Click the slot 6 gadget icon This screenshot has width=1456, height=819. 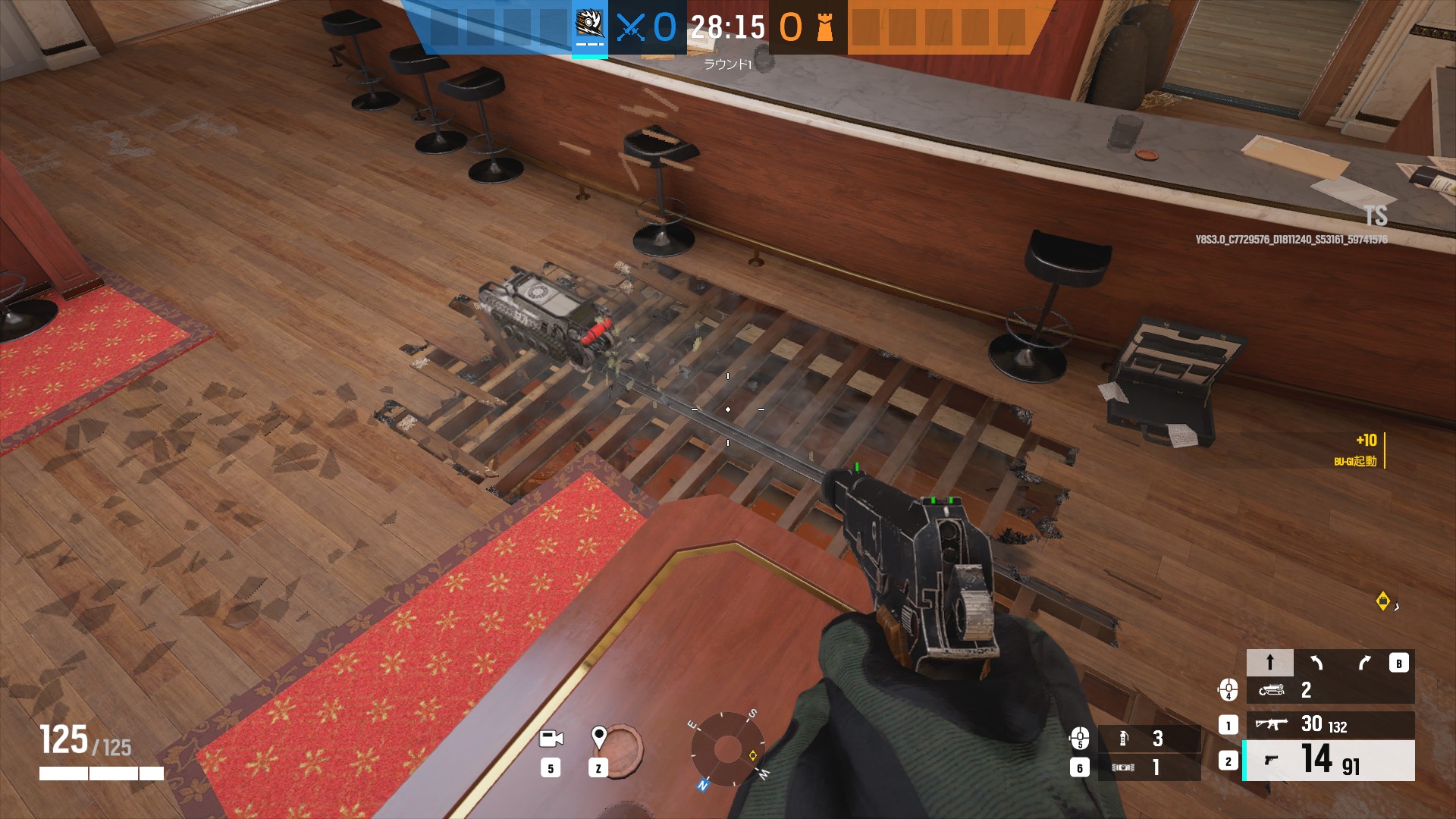(x=1122, y=766)
